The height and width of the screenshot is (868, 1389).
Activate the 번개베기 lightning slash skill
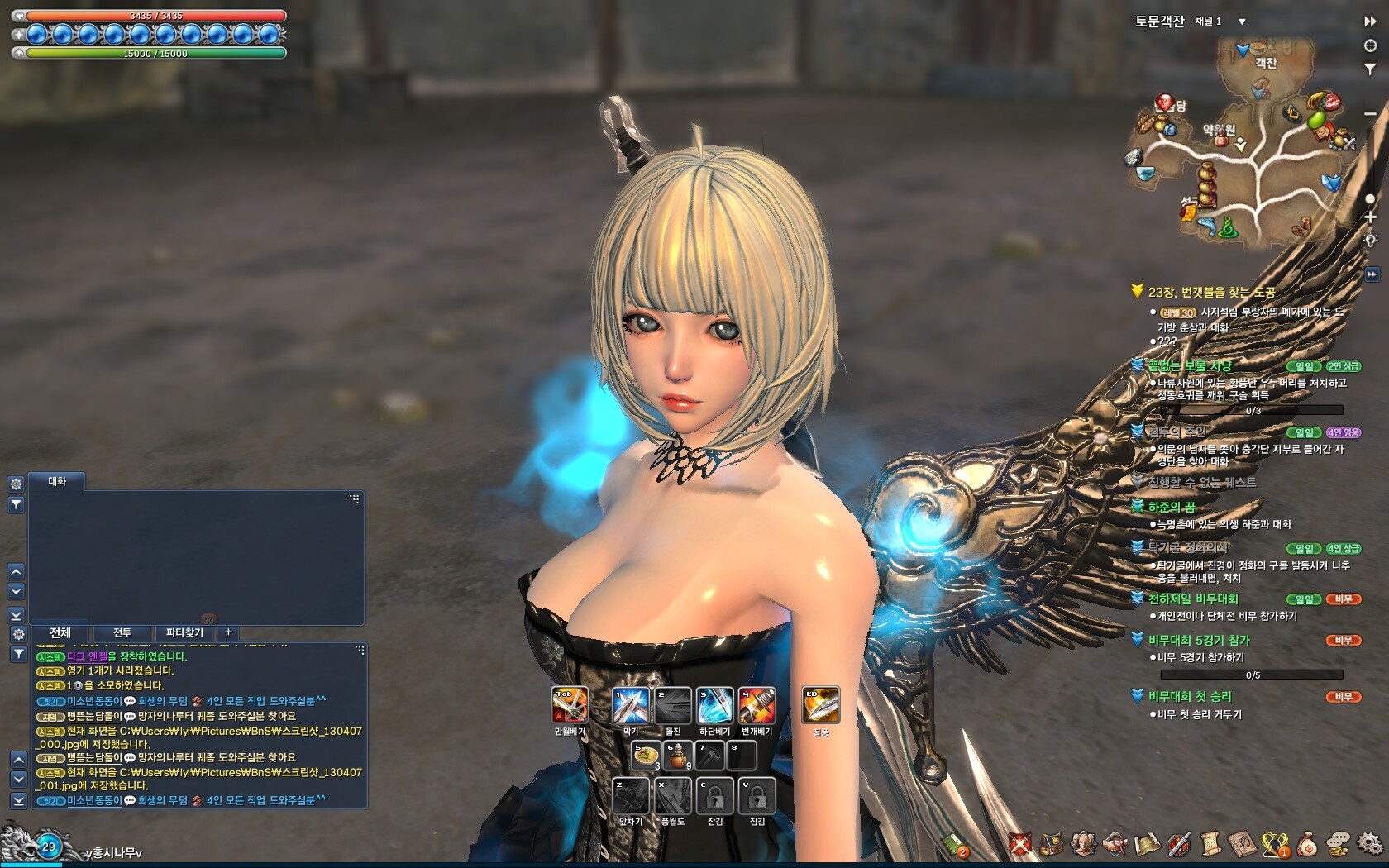click(x=757, y=704)
